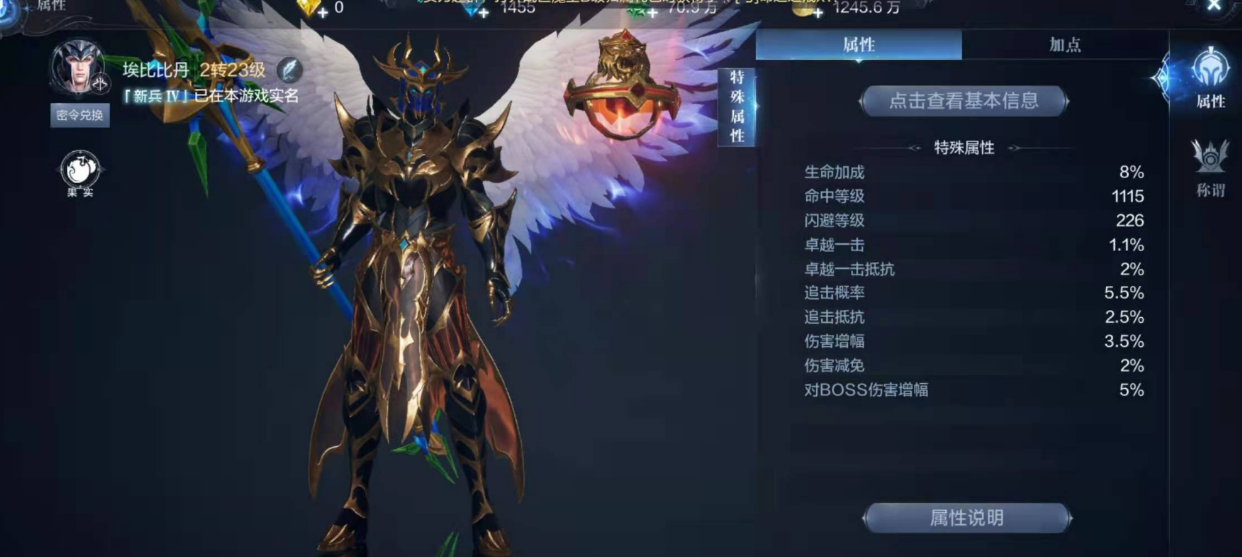
Task: Toggle the 特殊属性 vertical side tab
Action: point(737,107)
